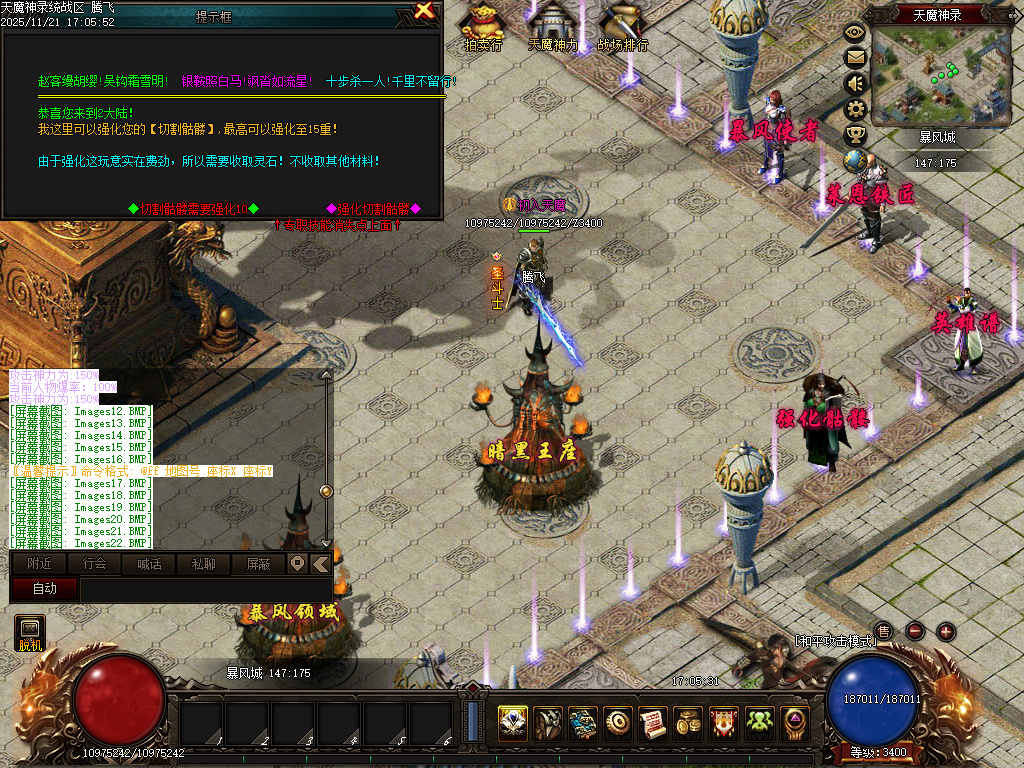
Task: Open the trophy ranking icon
Action: (x=855, y=134)
